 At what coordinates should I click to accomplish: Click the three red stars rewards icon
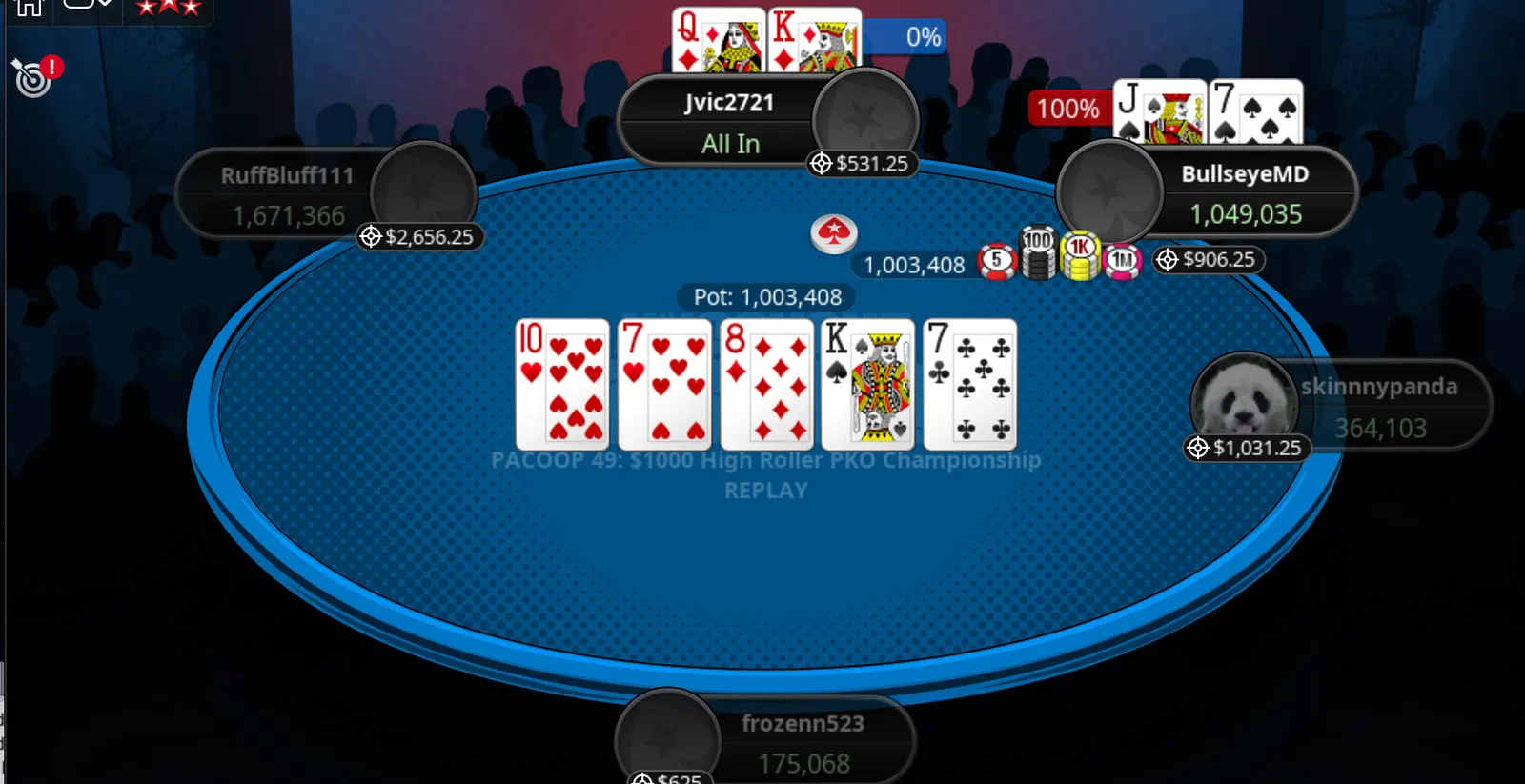[x=169, y=8]
